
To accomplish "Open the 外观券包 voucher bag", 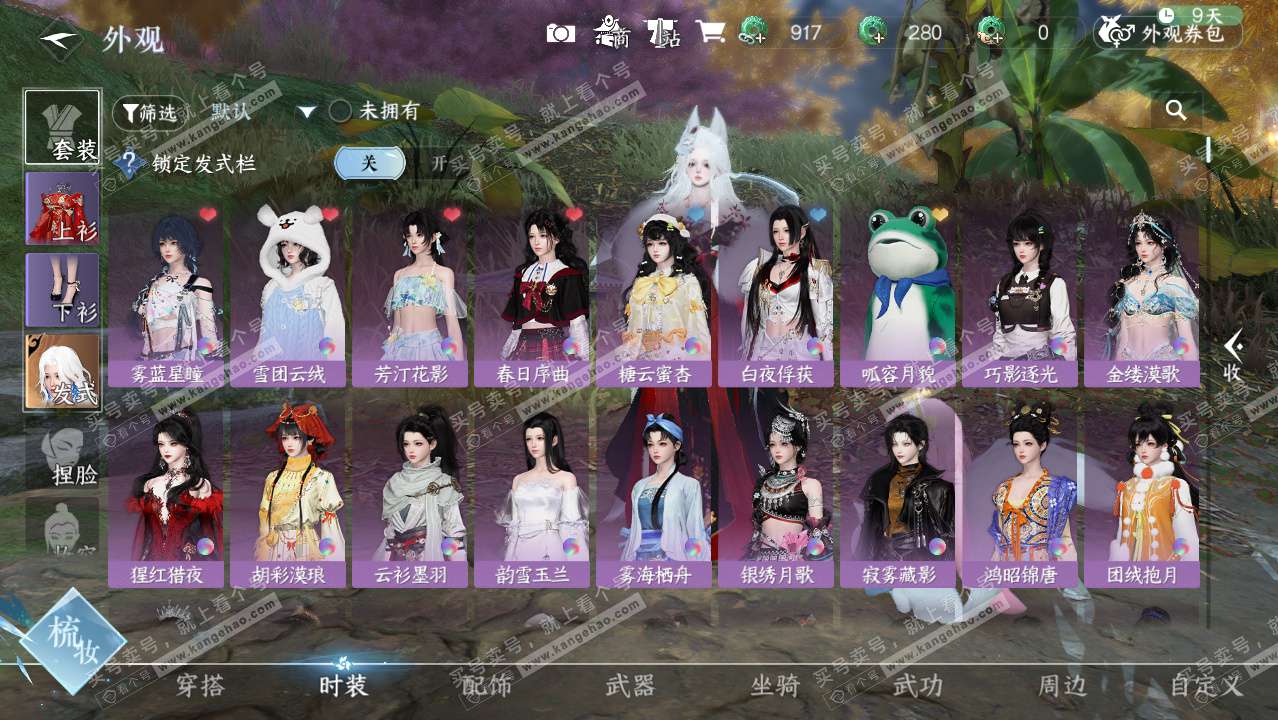I will pyautogui.click(x=1170, y=33).
